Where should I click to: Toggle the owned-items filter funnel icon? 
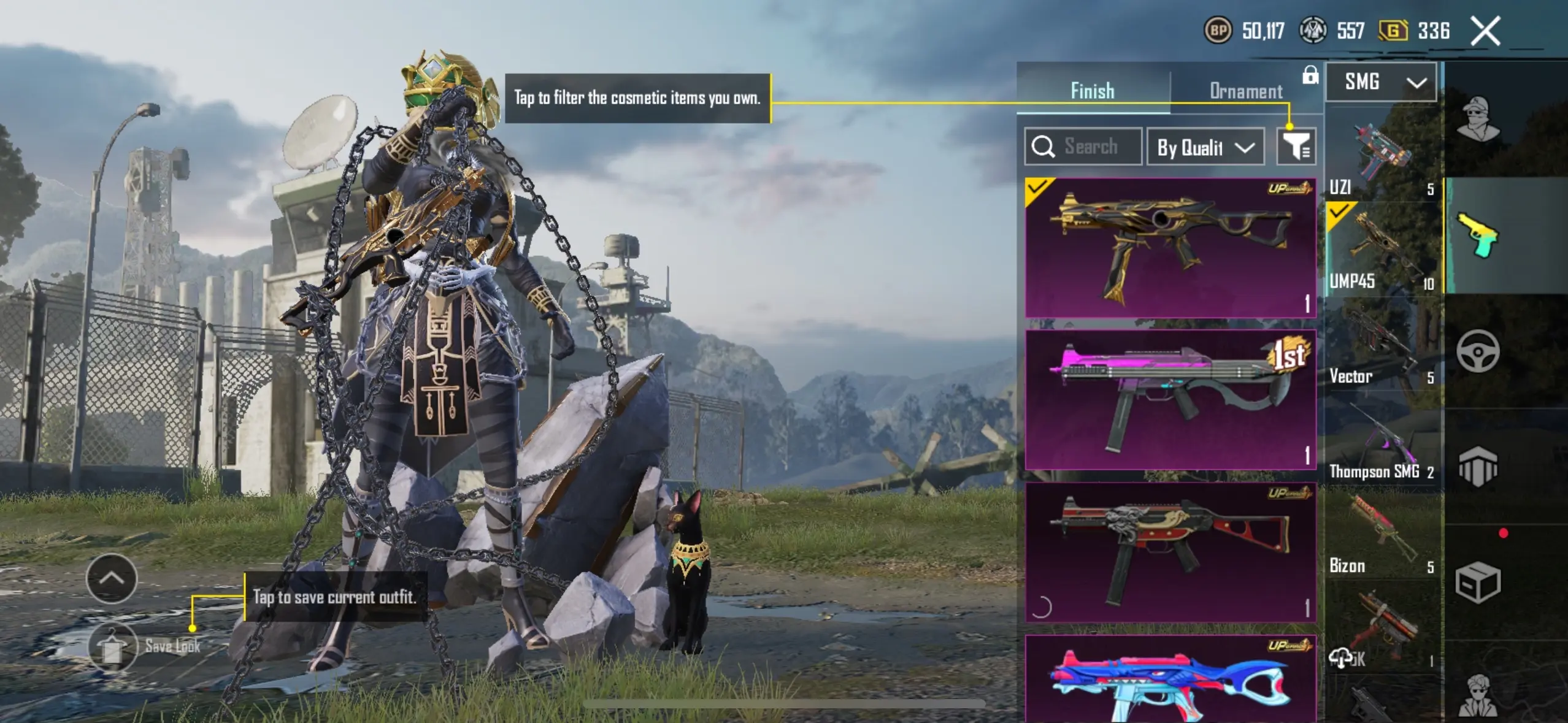coord(1296,147)
